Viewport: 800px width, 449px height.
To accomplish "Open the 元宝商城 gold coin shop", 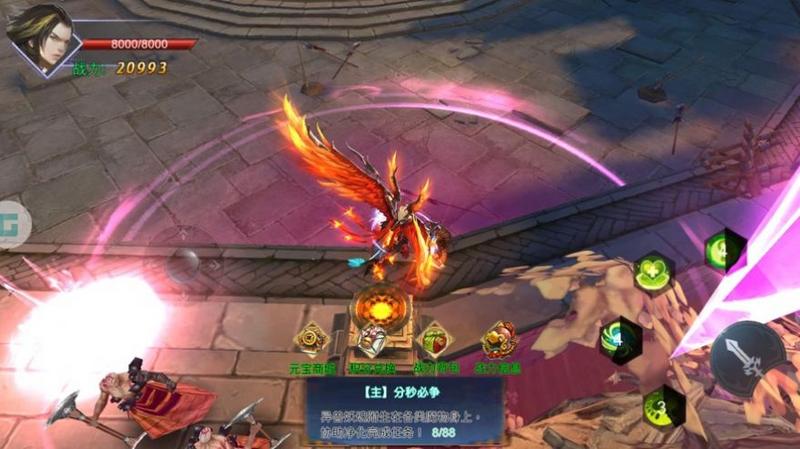I will click(312, 340).
